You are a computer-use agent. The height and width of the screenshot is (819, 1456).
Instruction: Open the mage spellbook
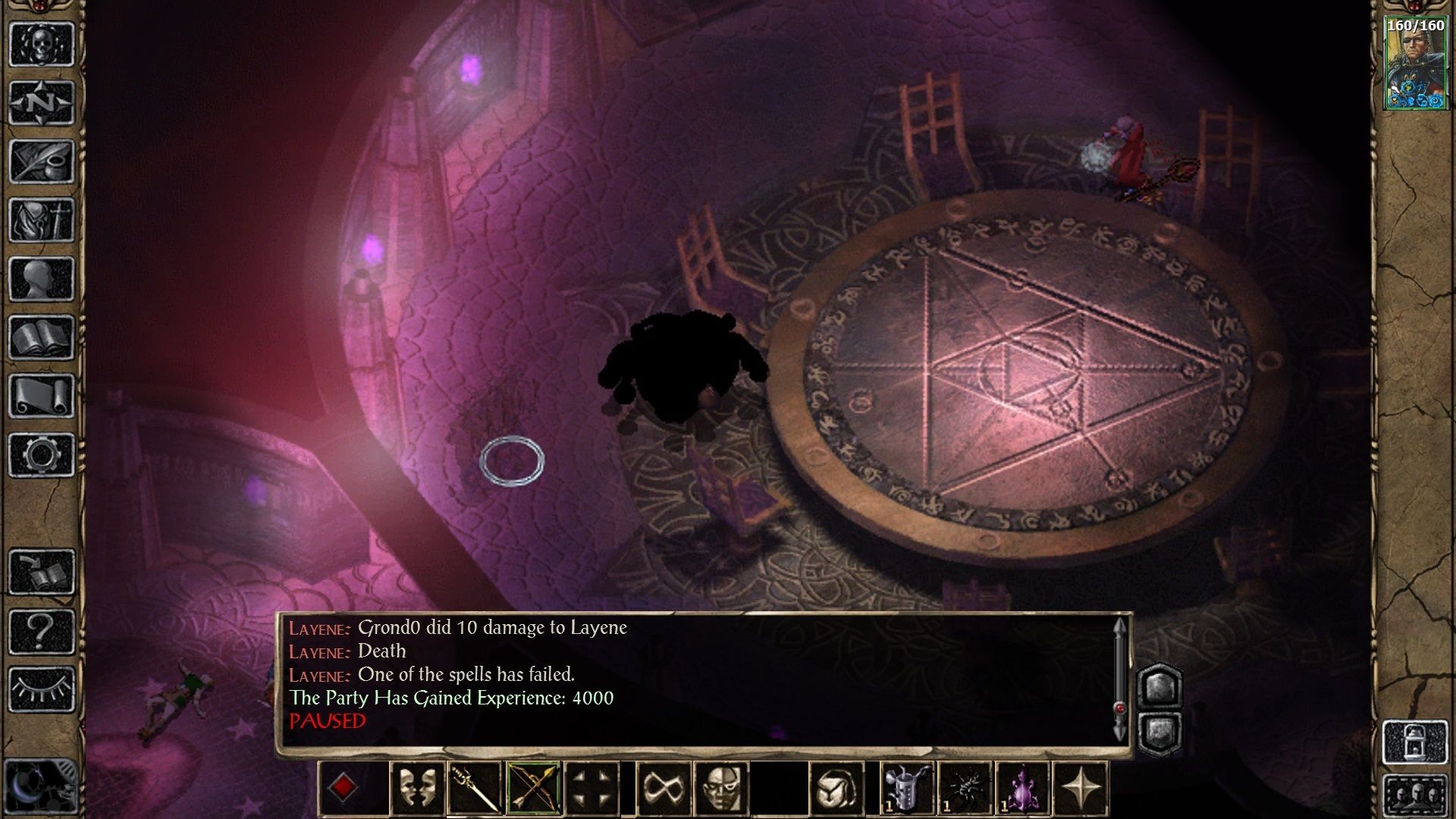[42, 337]
